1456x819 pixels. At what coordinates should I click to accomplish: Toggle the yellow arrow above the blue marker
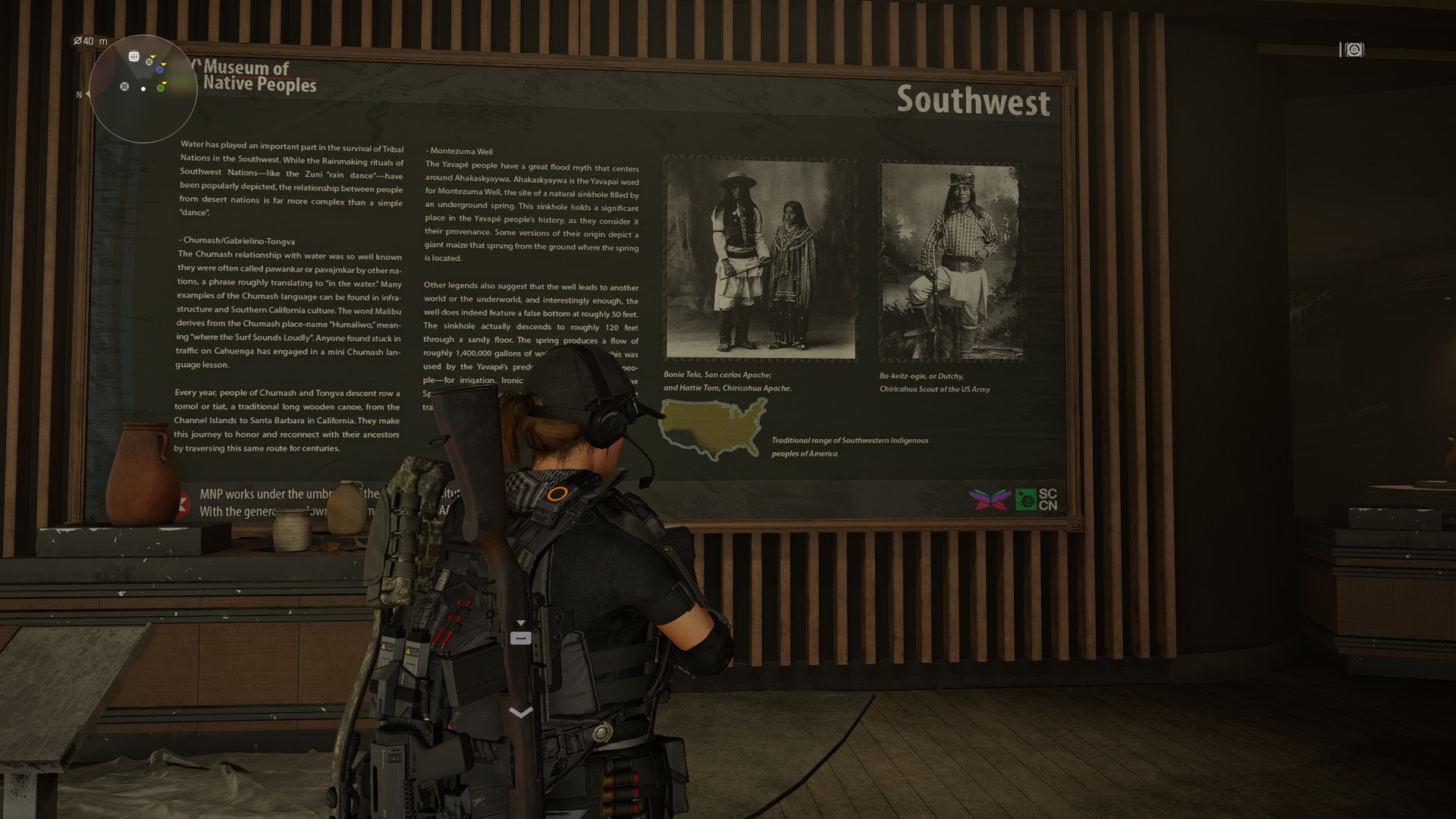click(x=163, y=64)
